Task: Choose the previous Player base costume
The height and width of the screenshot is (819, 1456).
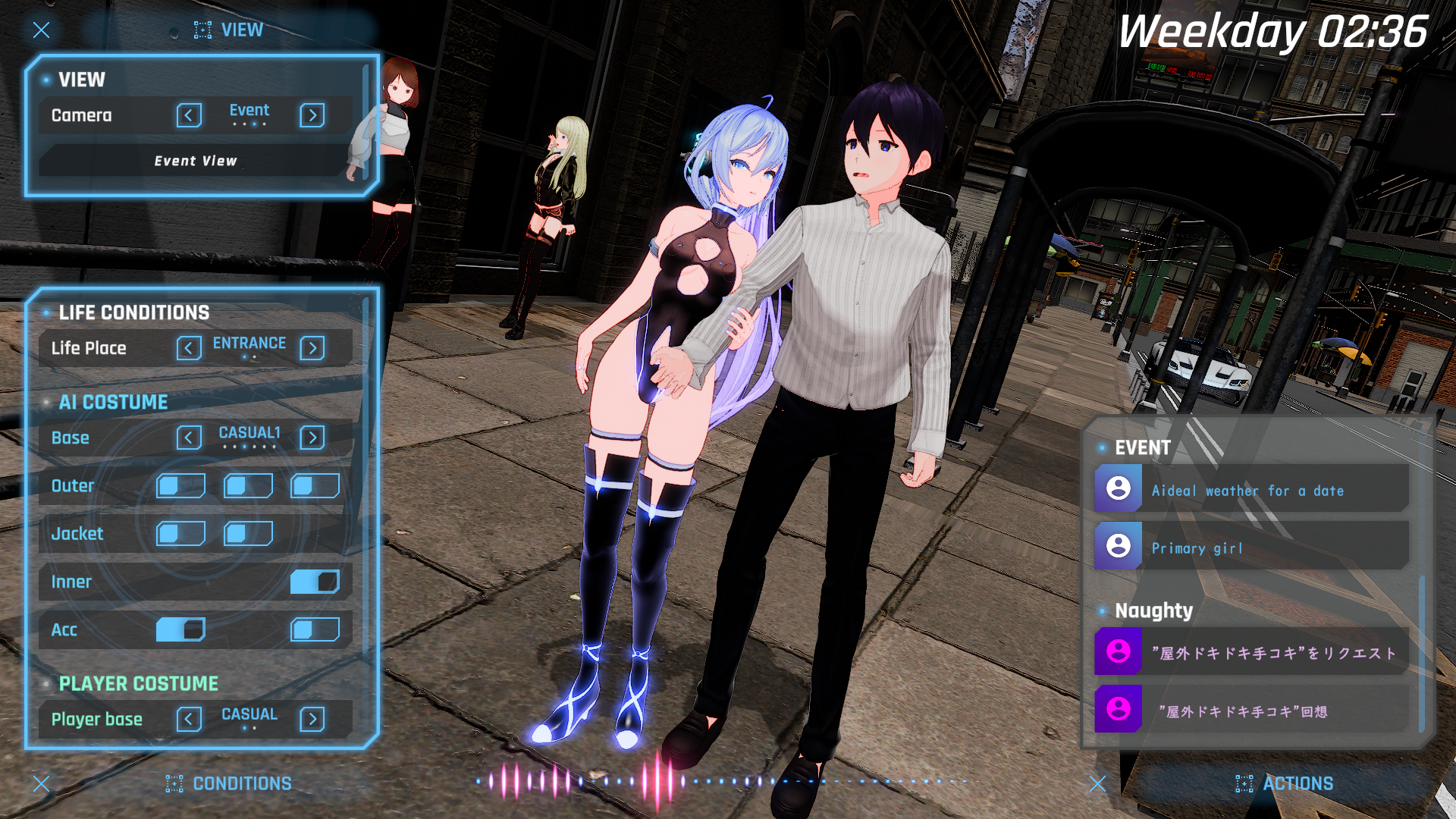Action: click(189, 719)
